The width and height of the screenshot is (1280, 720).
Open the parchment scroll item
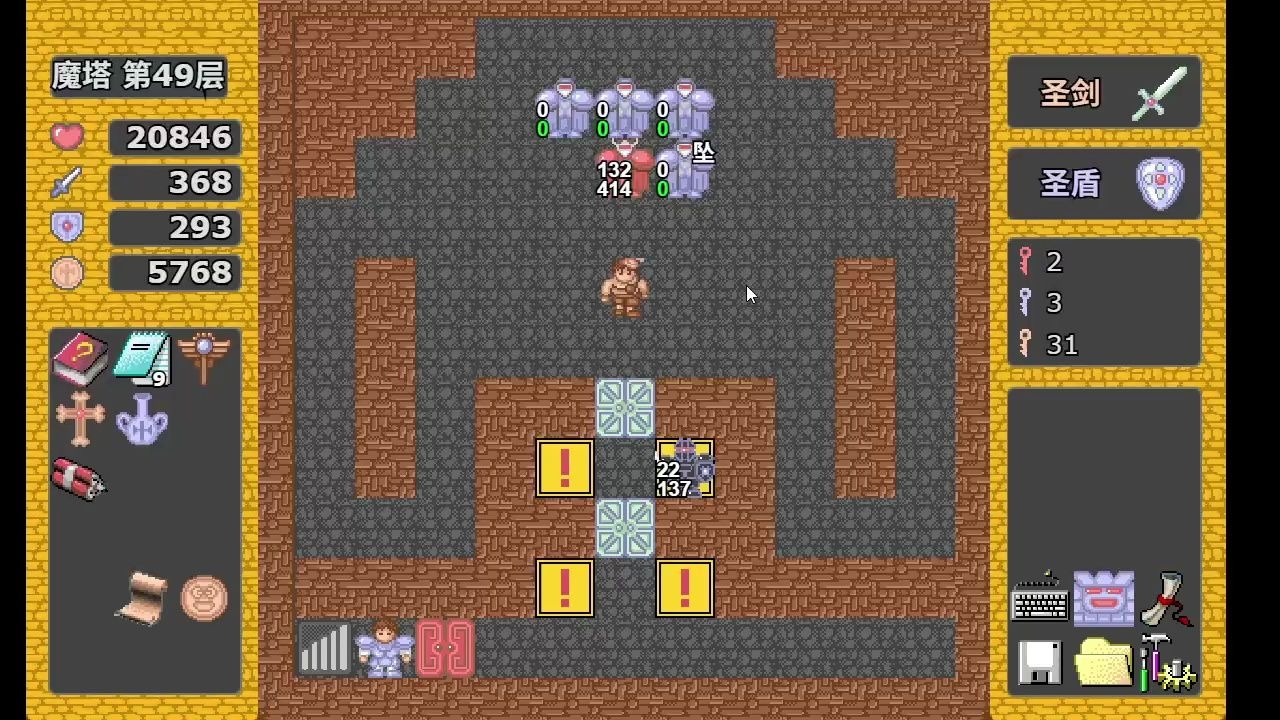141,598
